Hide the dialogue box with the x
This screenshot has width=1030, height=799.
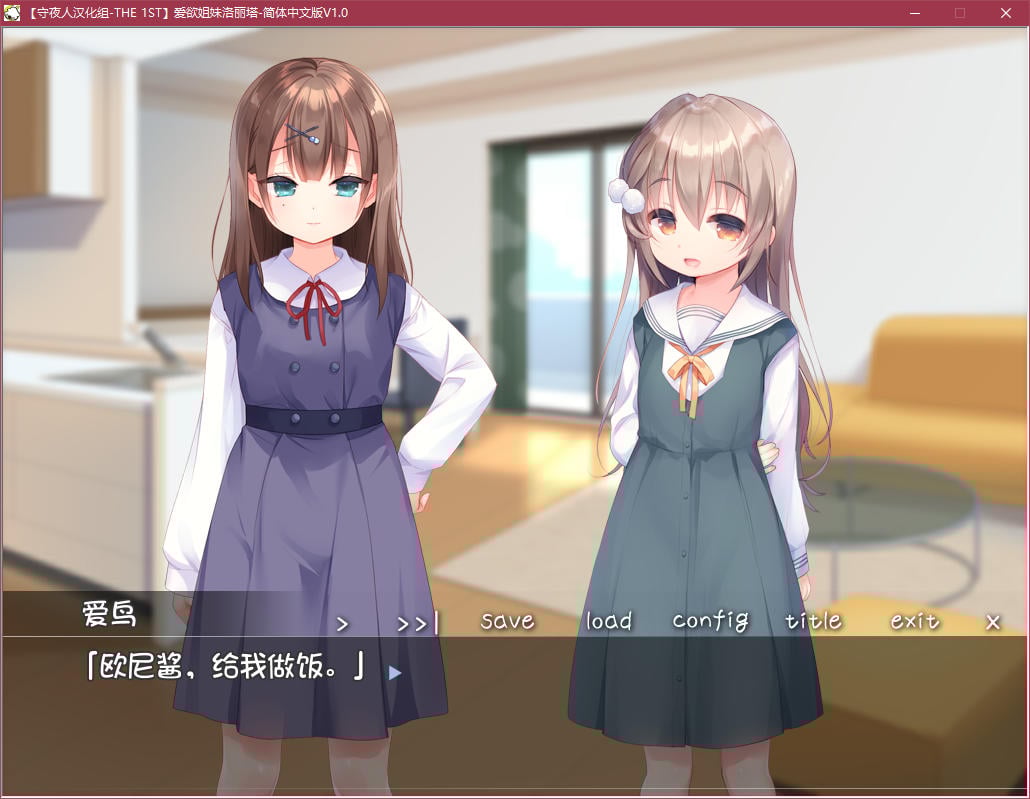click(x=993, y=622)
